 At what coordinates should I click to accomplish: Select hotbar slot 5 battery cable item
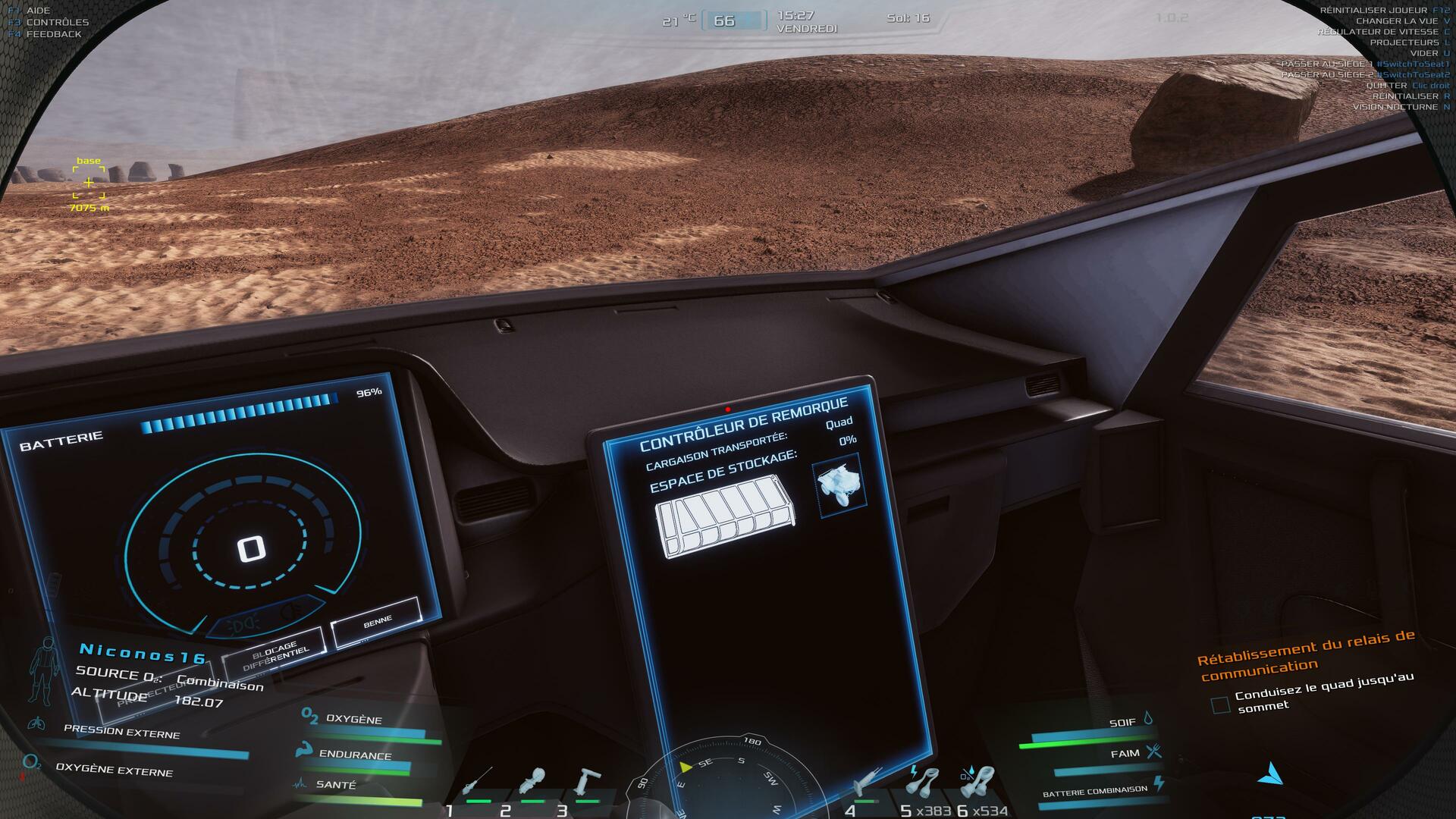[923, 781]
